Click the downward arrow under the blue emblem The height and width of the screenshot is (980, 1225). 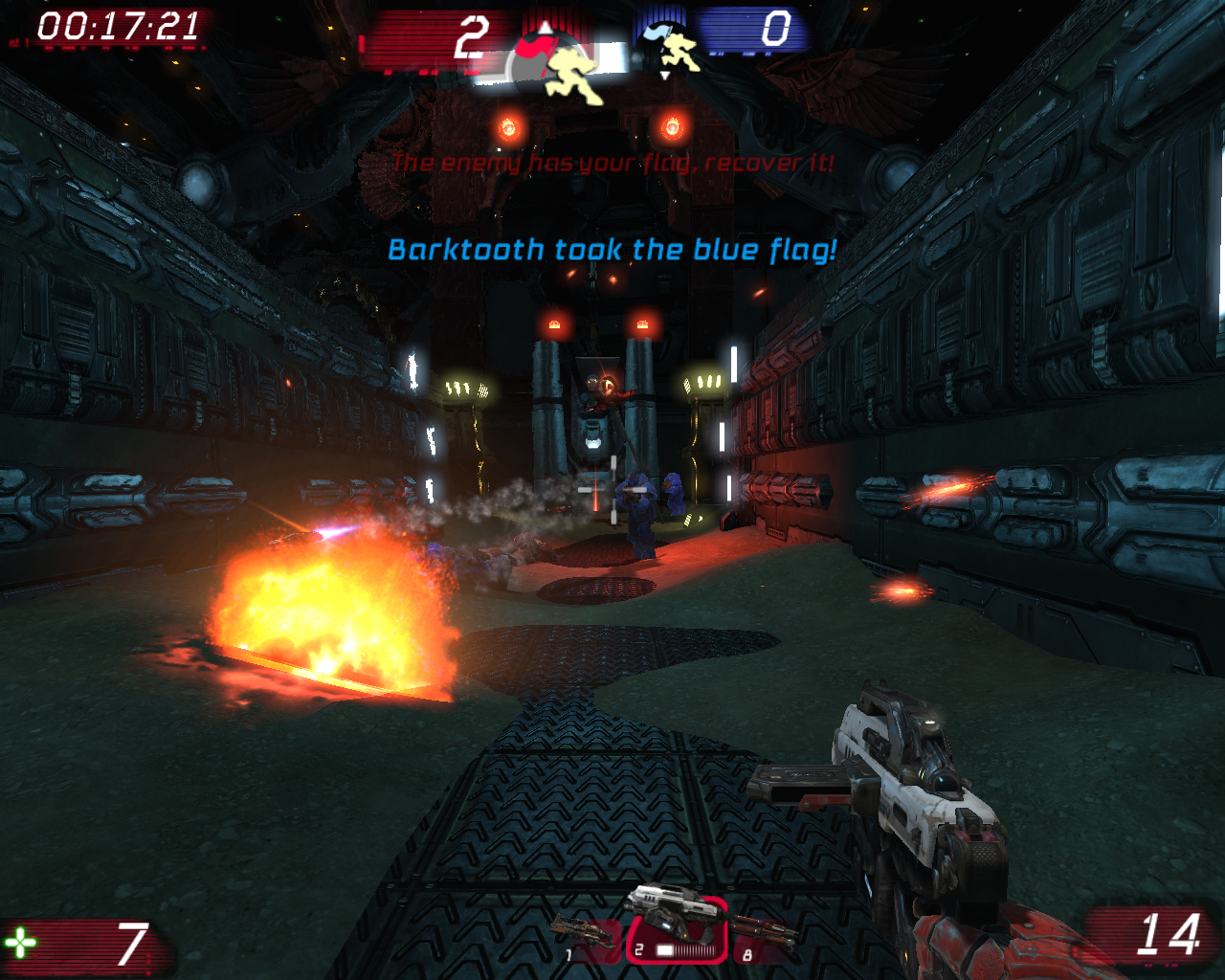(x=664, y=76)
